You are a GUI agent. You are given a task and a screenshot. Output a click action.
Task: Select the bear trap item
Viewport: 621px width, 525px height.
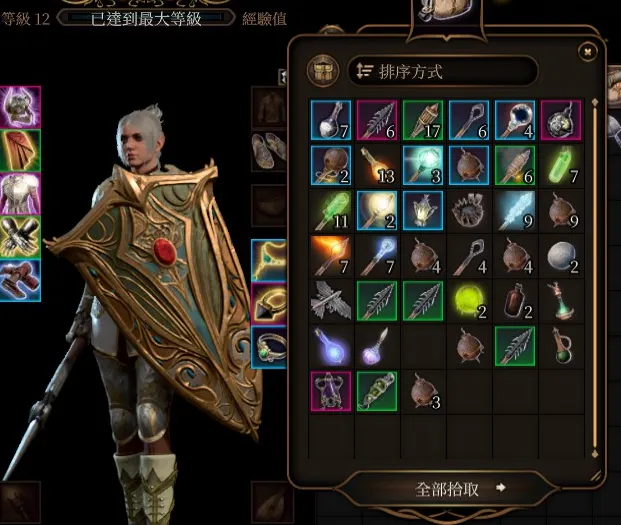point(468,210)
